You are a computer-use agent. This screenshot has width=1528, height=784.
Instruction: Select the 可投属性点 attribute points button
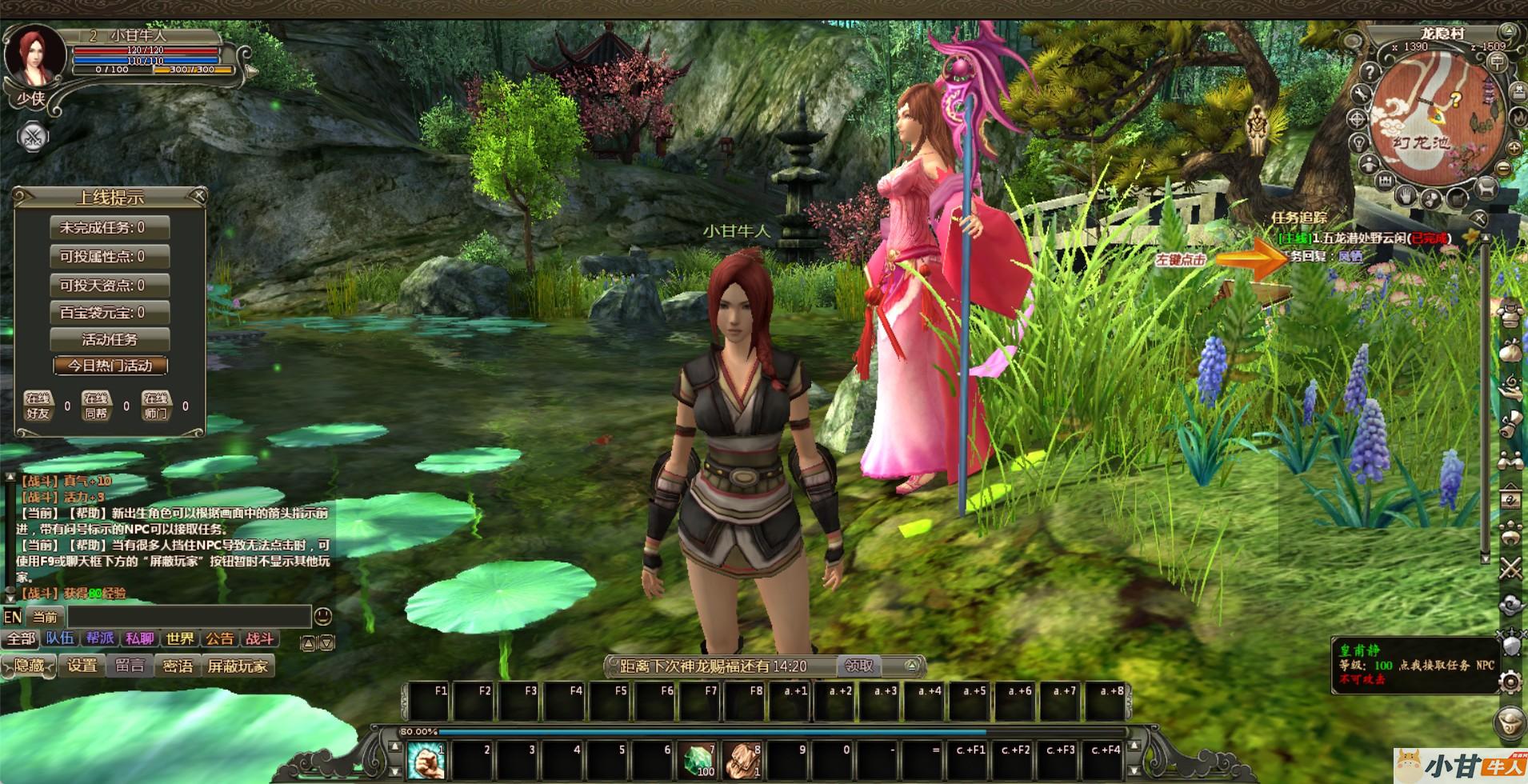(110, 257)
